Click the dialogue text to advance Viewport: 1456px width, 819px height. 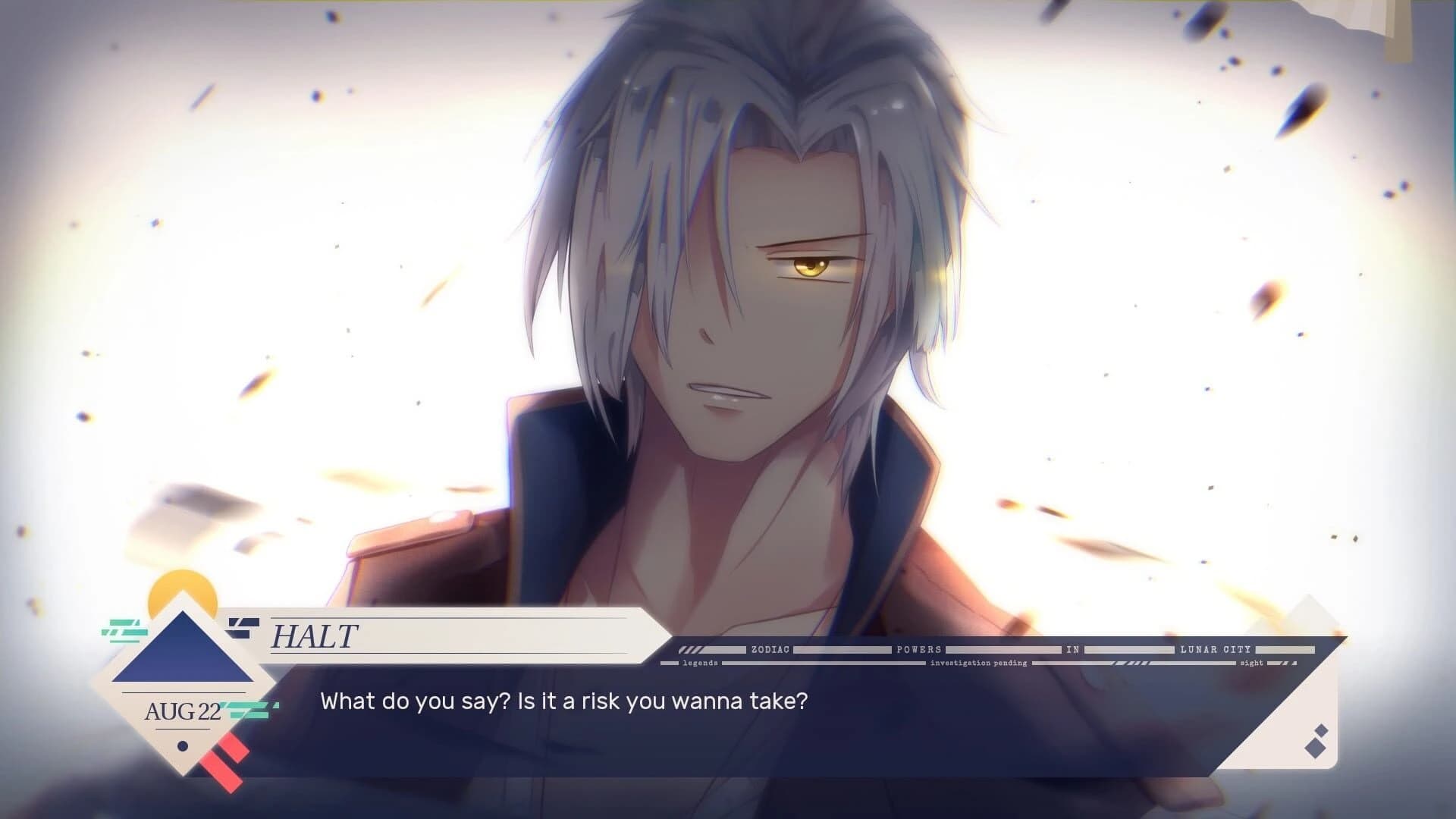(x=565, y=703)
